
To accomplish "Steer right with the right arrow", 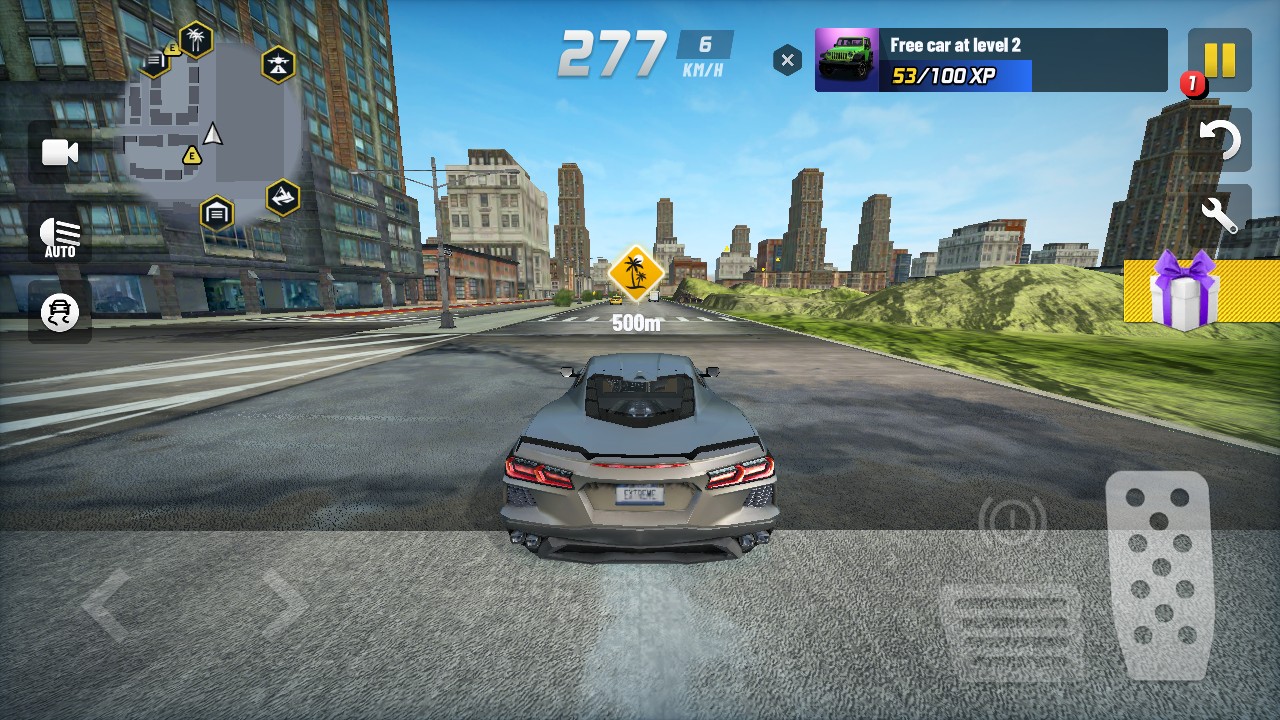I will (284, 604).
